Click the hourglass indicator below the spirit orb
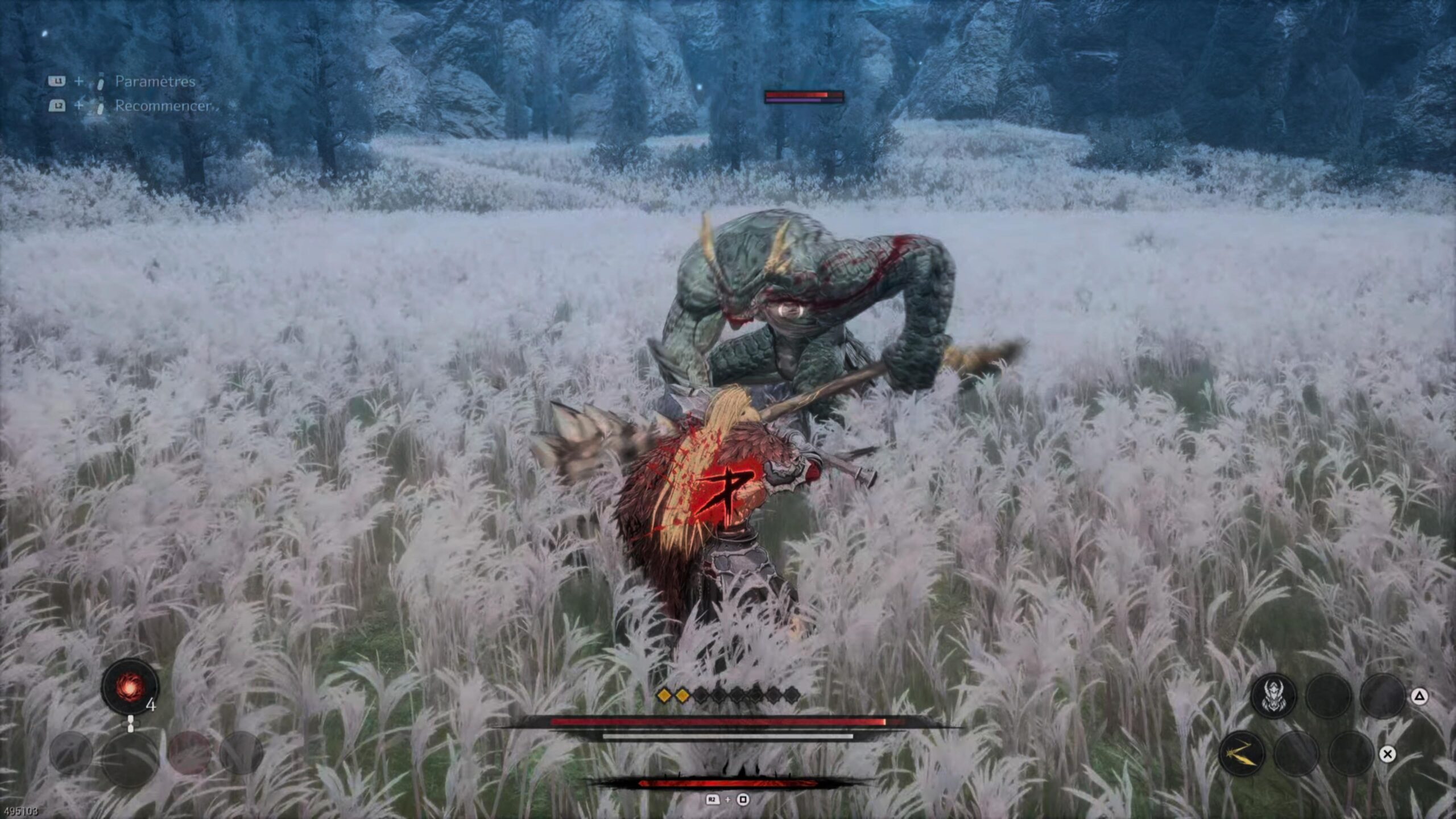Image resolution: width=1456 pixels, height=819 pixels. click(130, 725)
